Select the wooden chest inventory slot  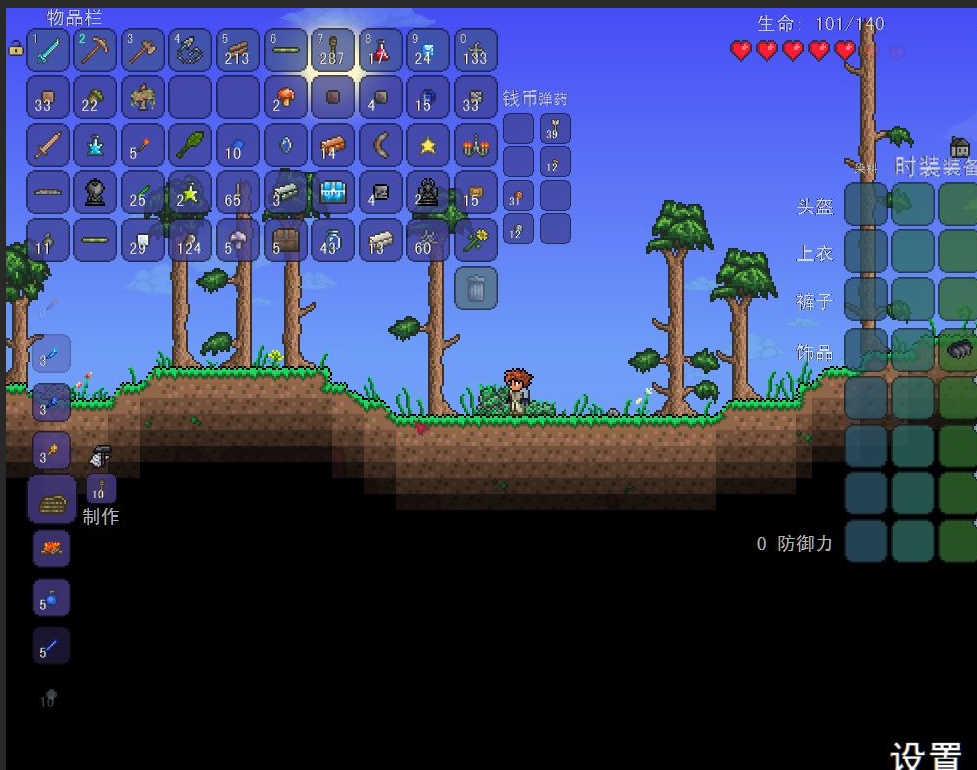click(285, 240)
